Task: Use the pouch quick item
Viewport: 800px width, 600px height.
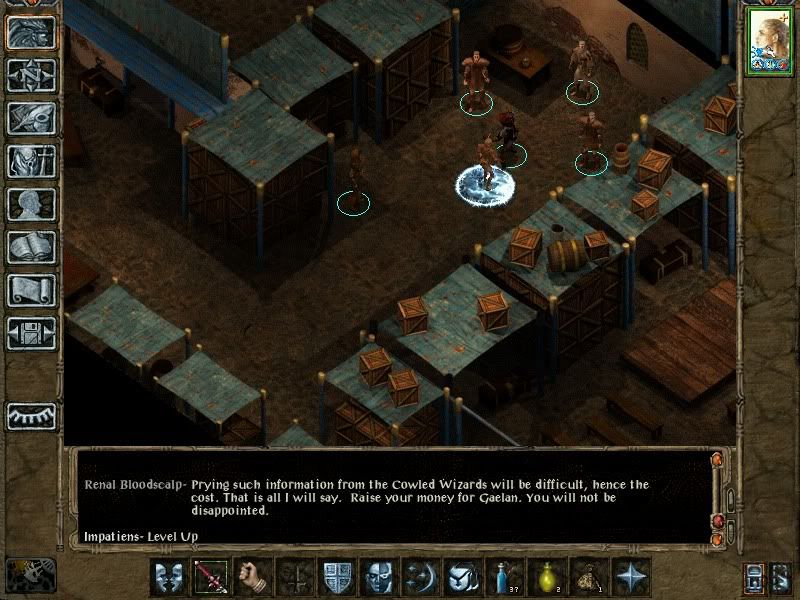Action: (589, 576)
